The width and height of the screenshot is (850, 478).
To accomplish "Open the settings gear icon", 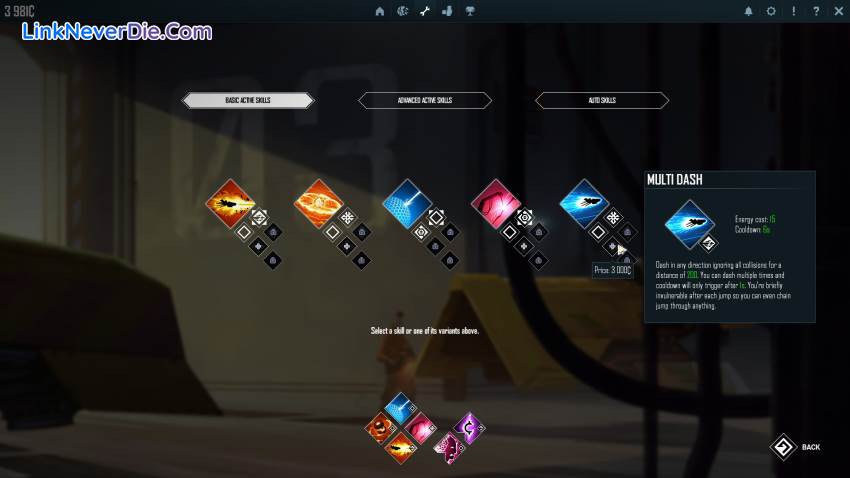I will point(771,11).
